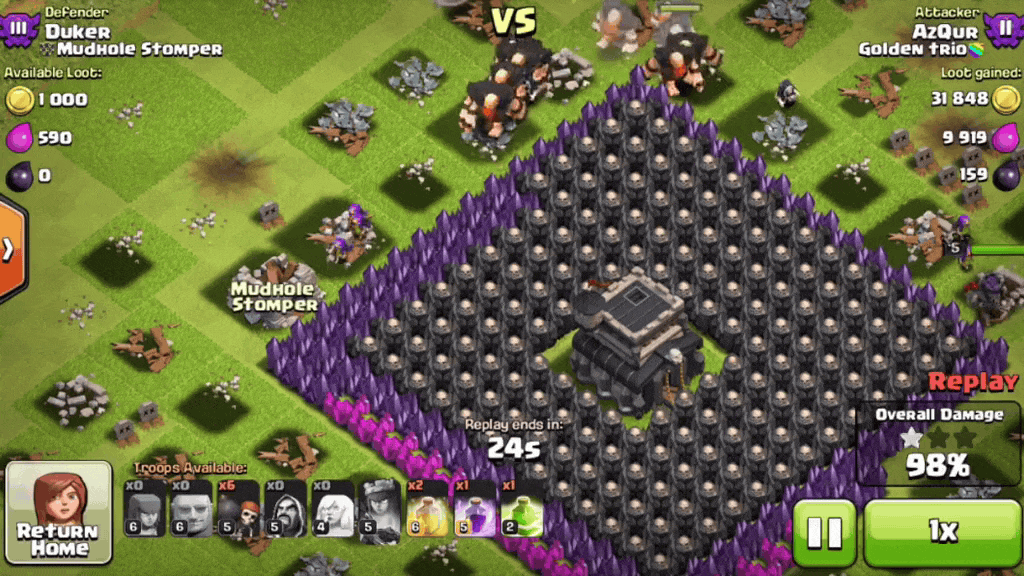Select the Giant troop slot

[x=190, y=508]
